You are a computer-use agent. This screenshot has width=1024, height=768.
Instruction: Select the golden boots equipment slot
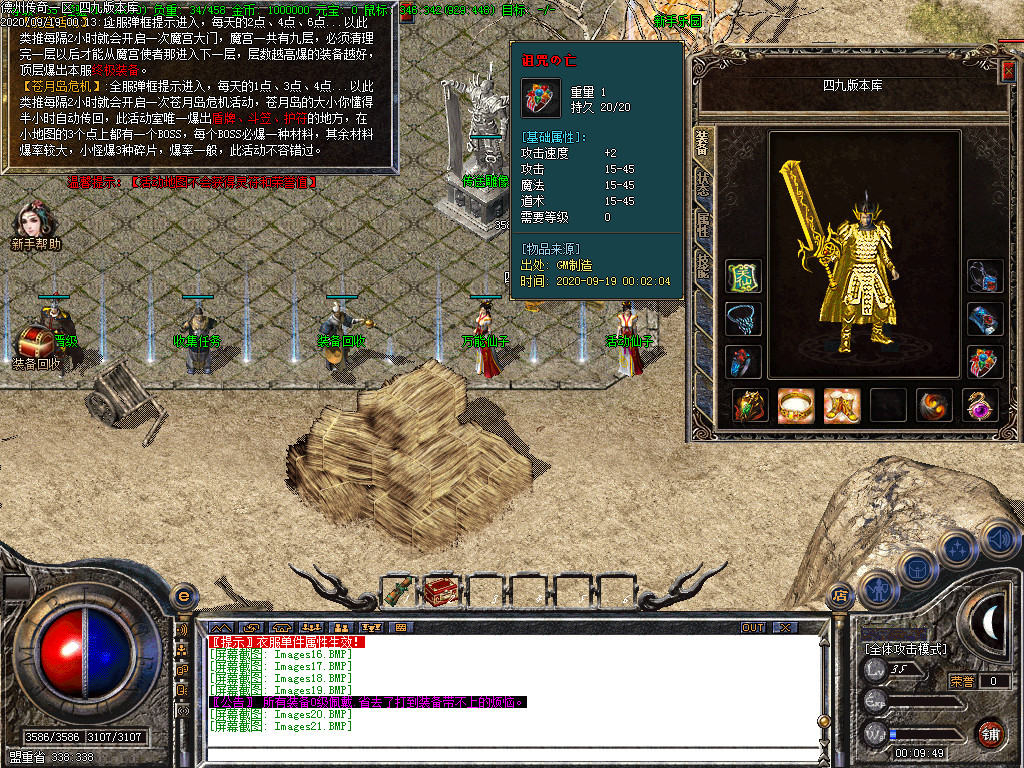pos(842,405)
